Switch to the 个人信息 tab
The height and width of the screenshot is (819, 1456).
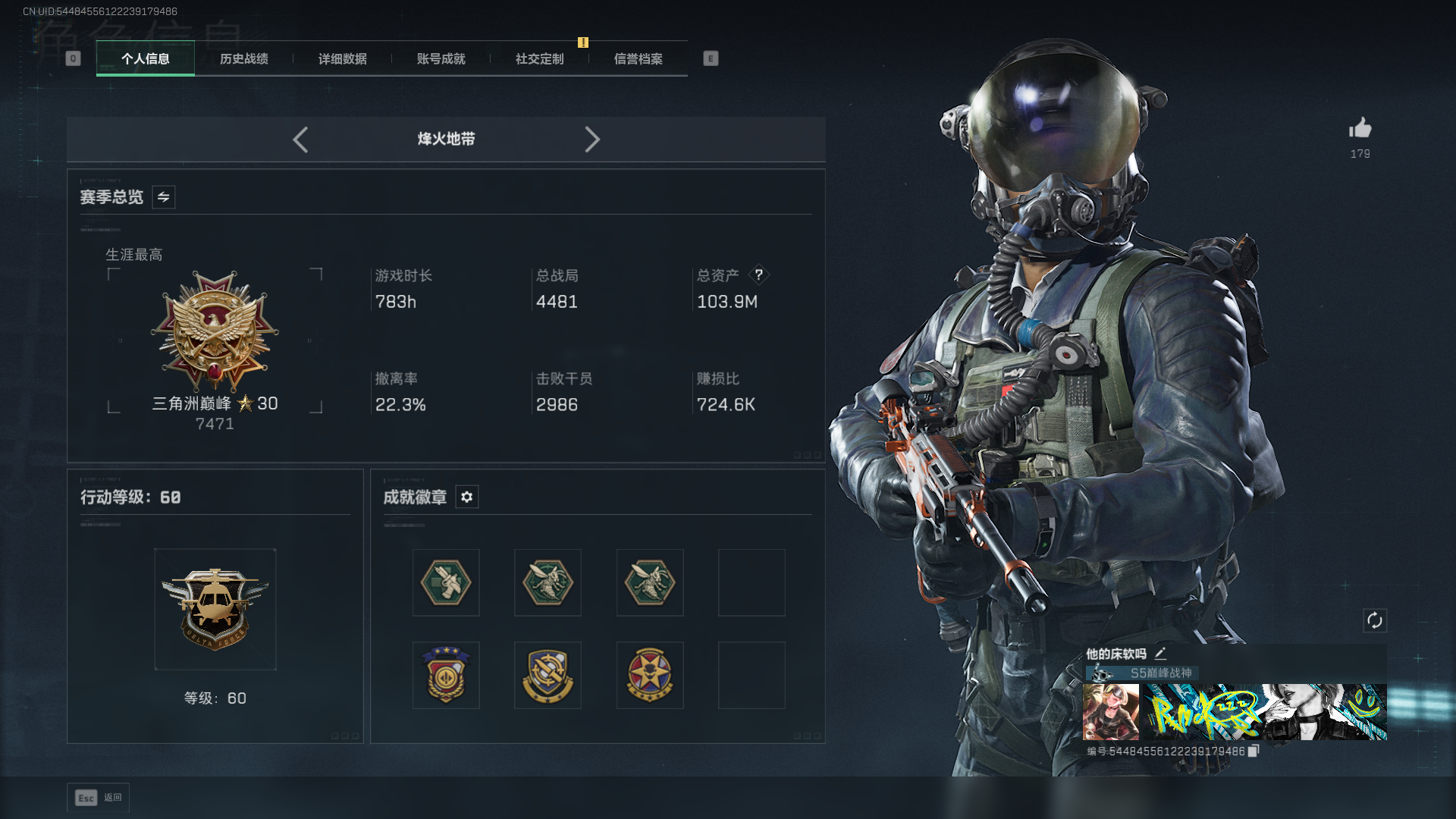[146, 59]
